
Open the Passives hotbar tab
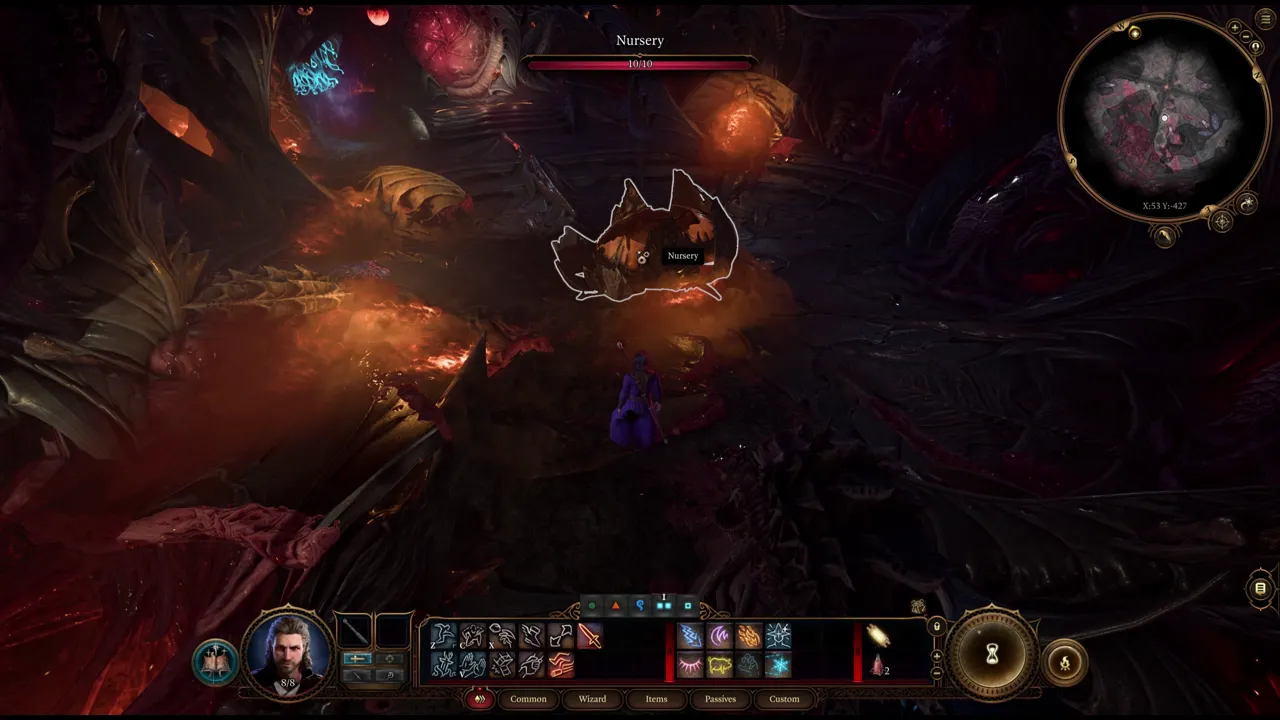(x=719, y=699)
